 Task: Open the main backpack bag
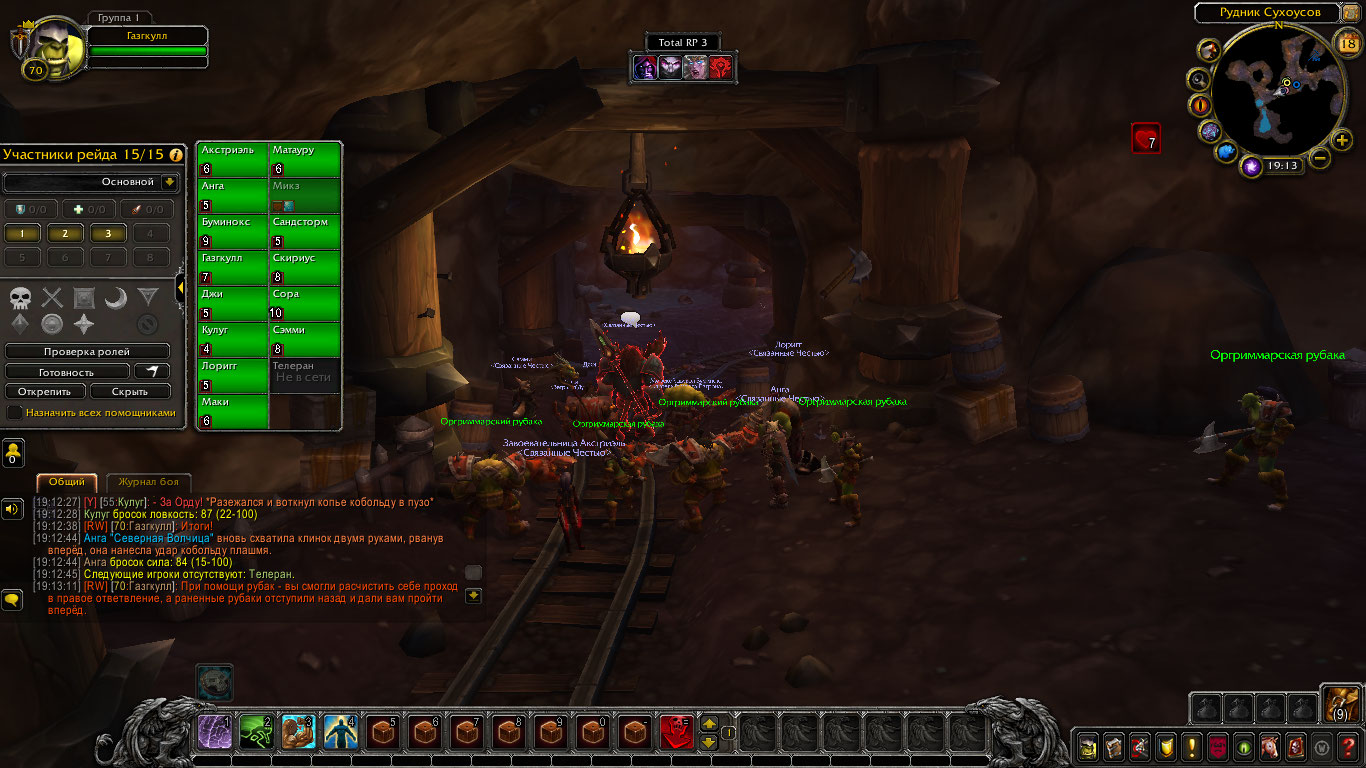click(1339, 704)
